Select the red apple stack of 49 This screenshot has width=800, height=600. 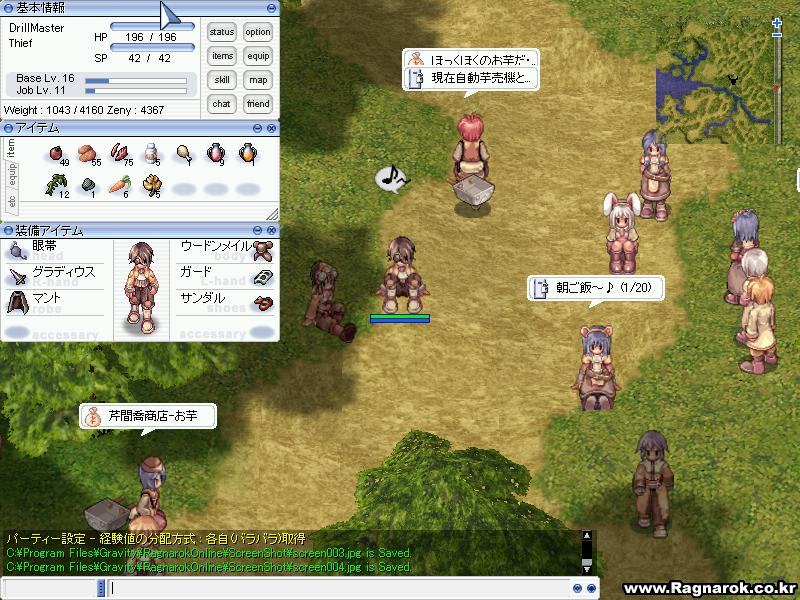(57, 153)
